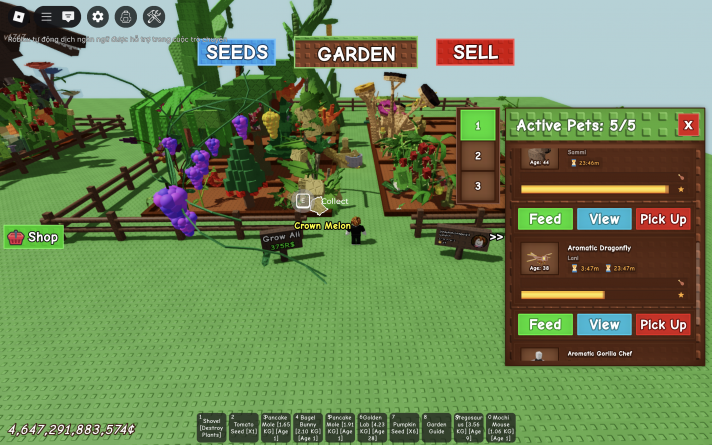Image resolution: width=712 pixels, height=445 pixels.
Task: Go to the GARDEN button
Action: [x=356, y=54]
